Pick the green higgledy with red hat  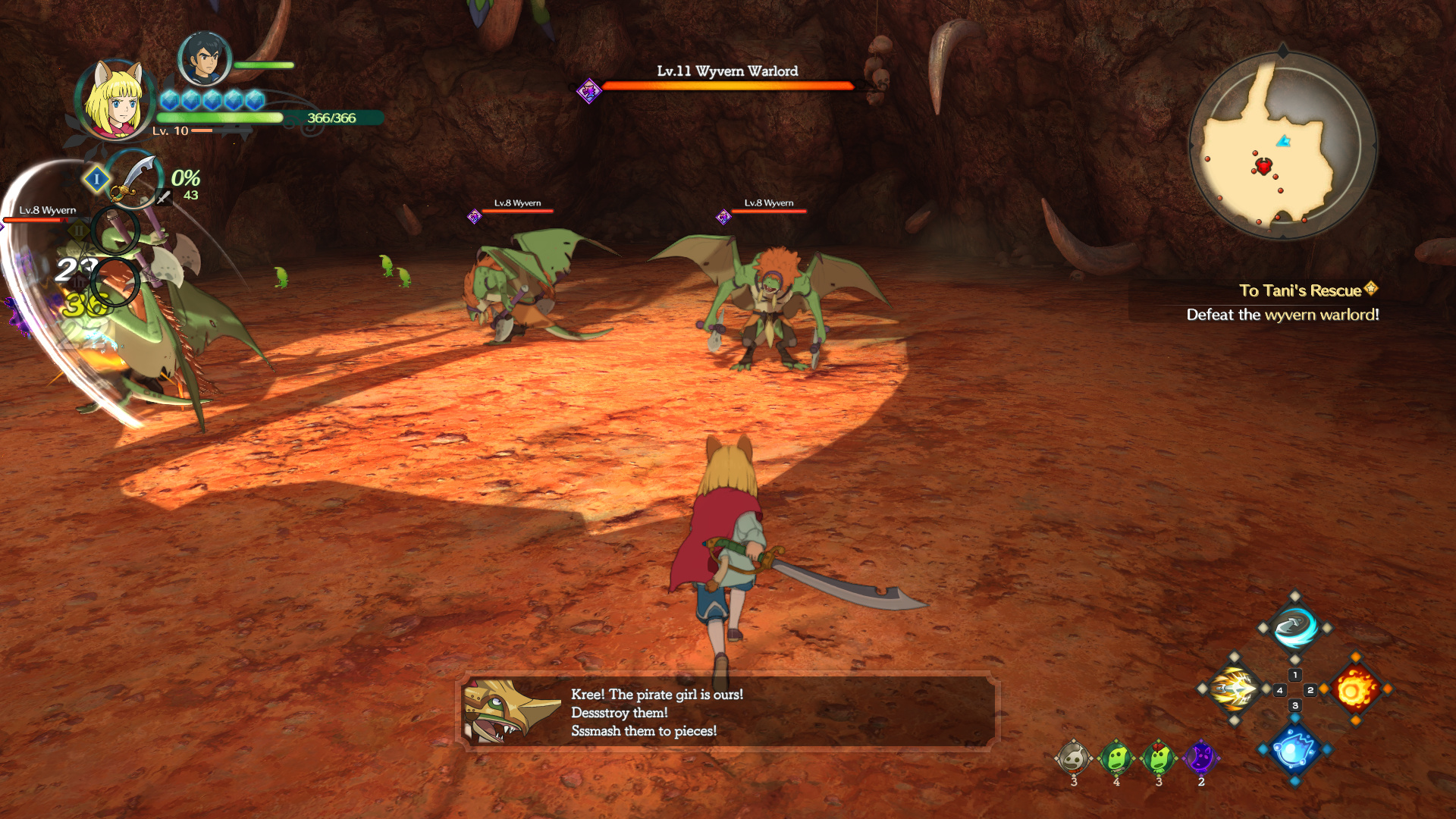point(1159,758)
